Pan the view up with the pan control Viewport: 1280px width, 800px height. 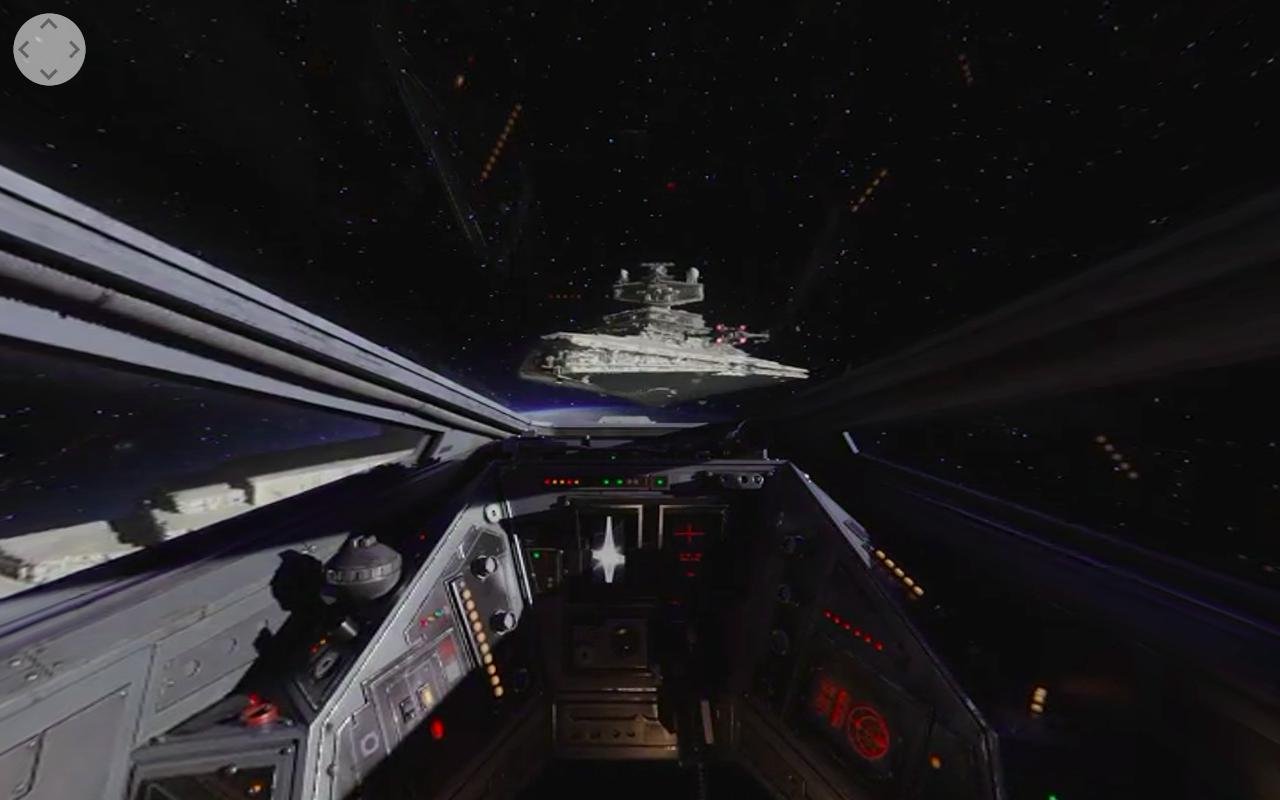pyautogui.click(x=49, y=25)
